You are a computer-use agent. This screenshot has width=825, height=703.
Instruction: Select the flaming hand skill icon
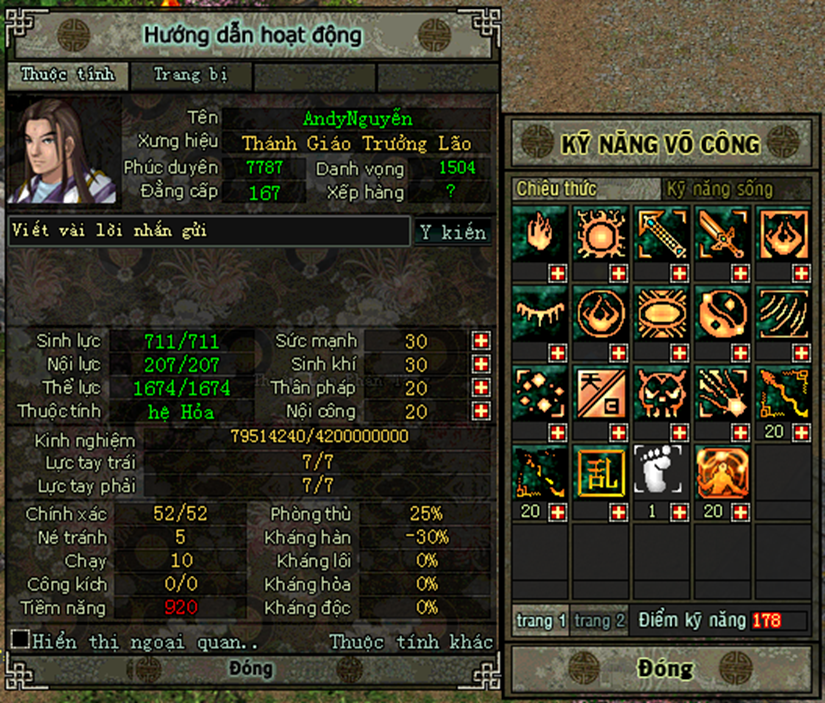click(x=541, y=233)
